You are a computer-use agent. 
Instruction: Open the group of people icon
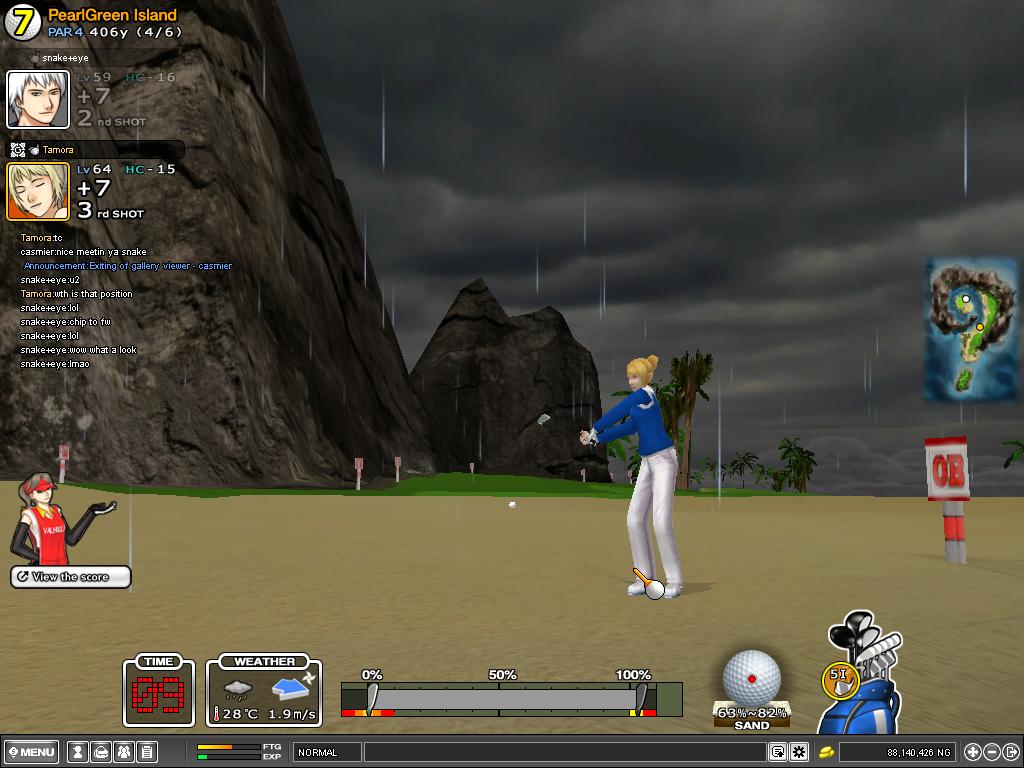pyautogui.click(x=123, y=752)
